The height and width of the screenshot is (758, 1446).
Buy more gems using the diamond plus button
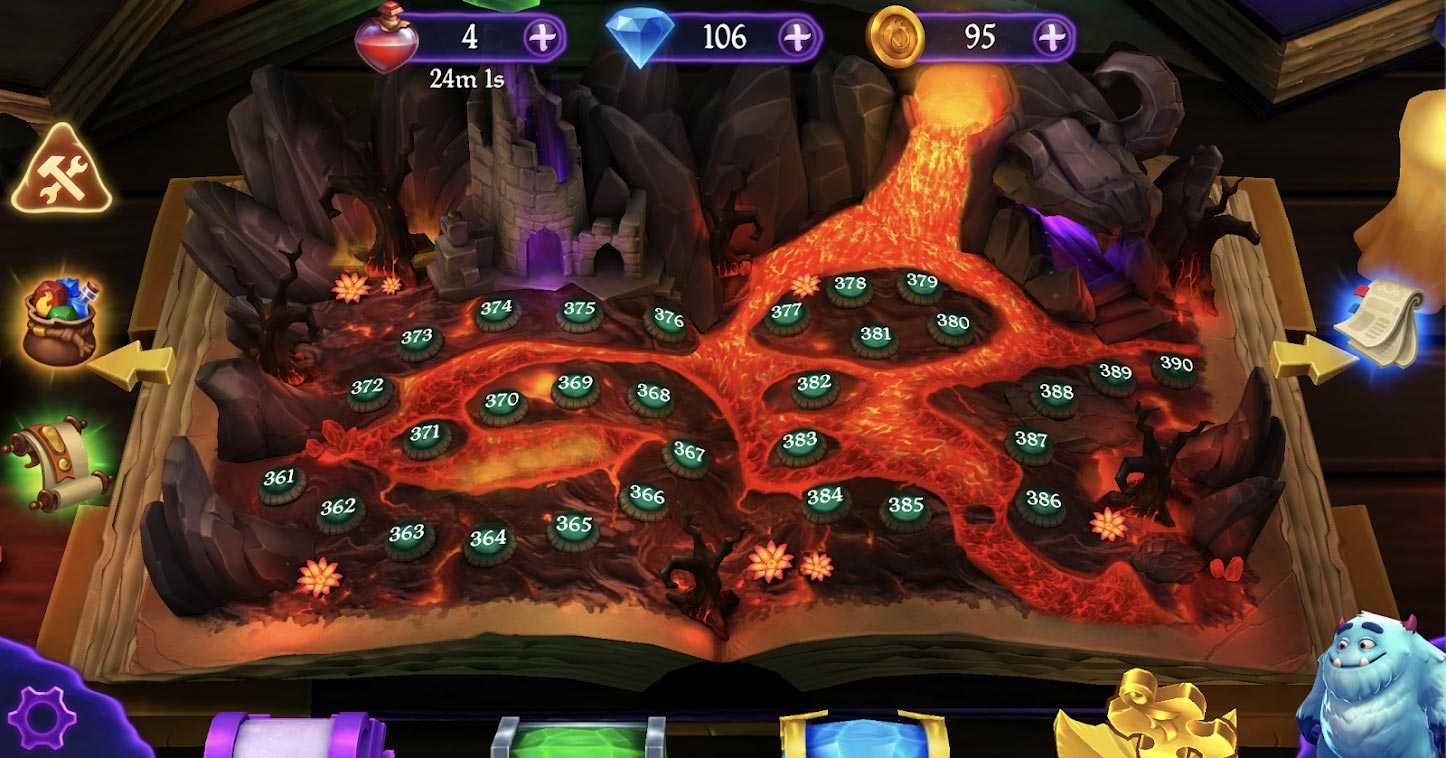pos(797,38)
